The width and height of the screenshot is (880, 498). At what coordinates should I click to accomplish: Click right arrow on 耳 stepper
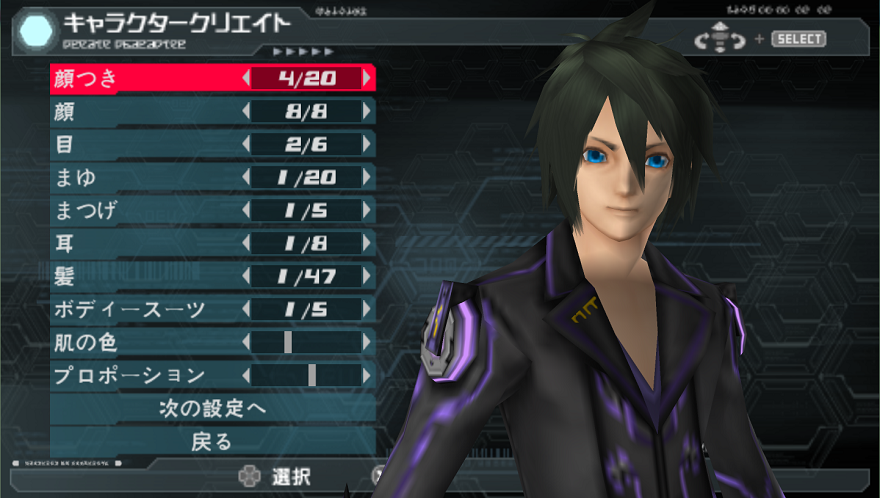(x=368, y=243)
